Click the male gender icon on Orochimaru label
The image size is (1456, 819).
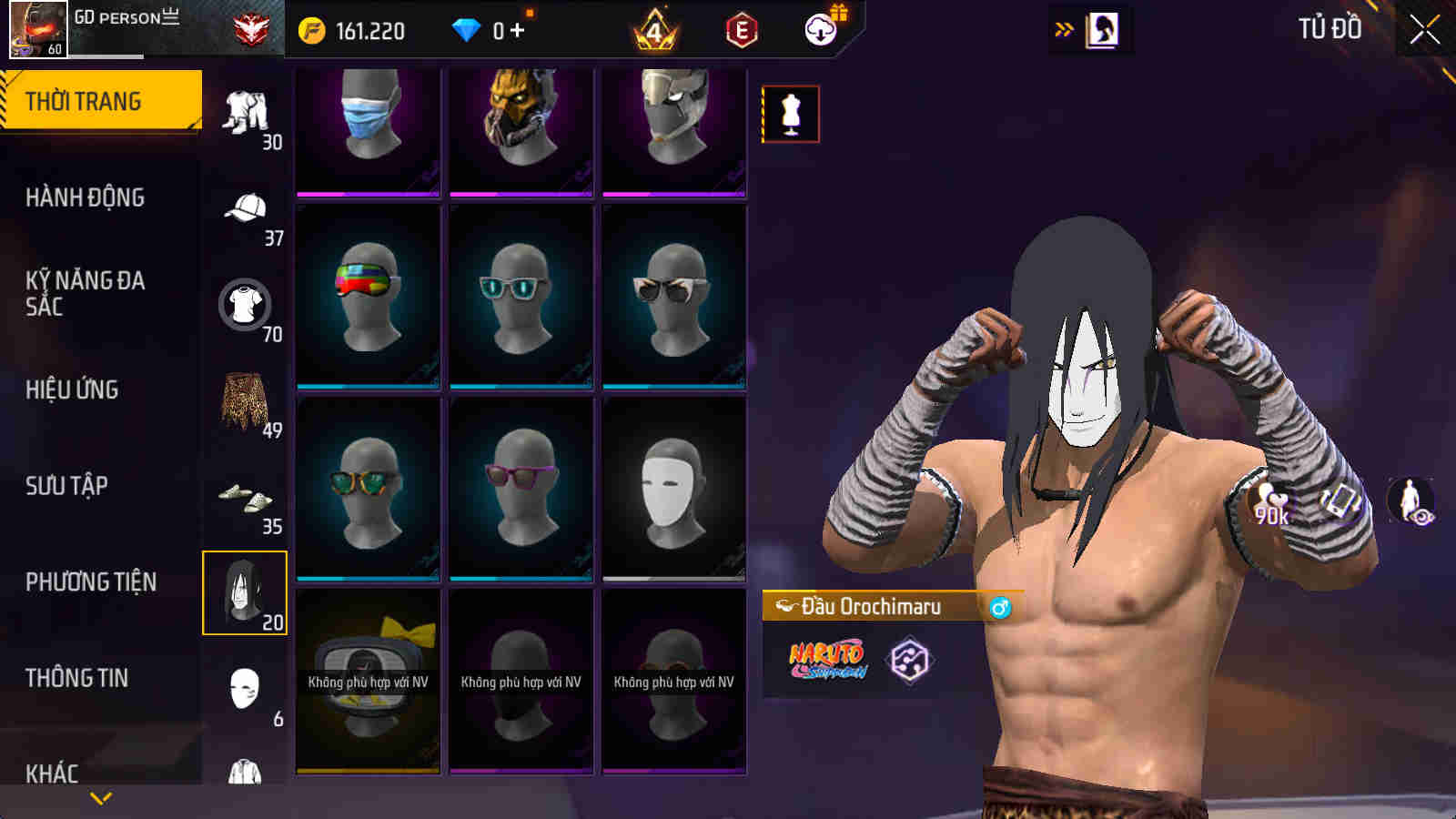click(999, 606)
